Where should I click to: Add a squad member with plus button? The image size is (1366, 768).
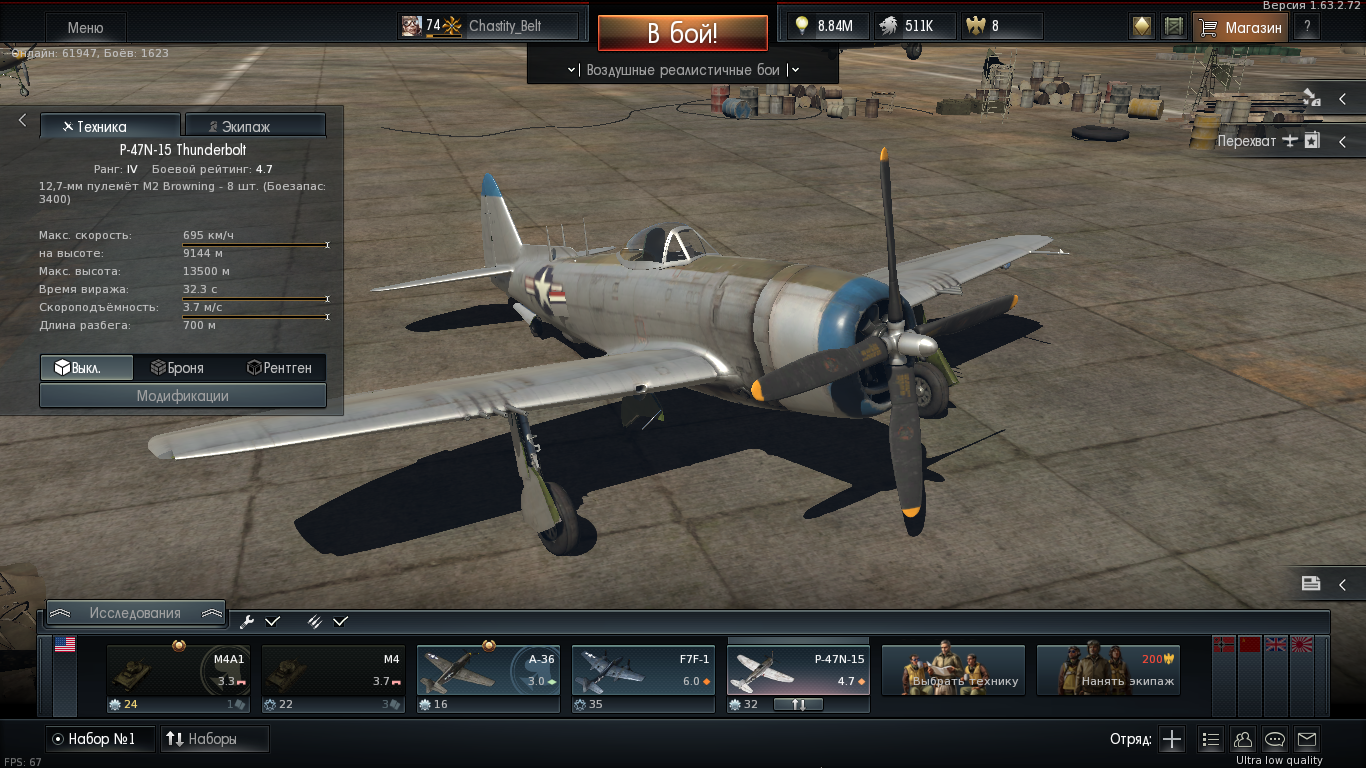coord(1172,740)
